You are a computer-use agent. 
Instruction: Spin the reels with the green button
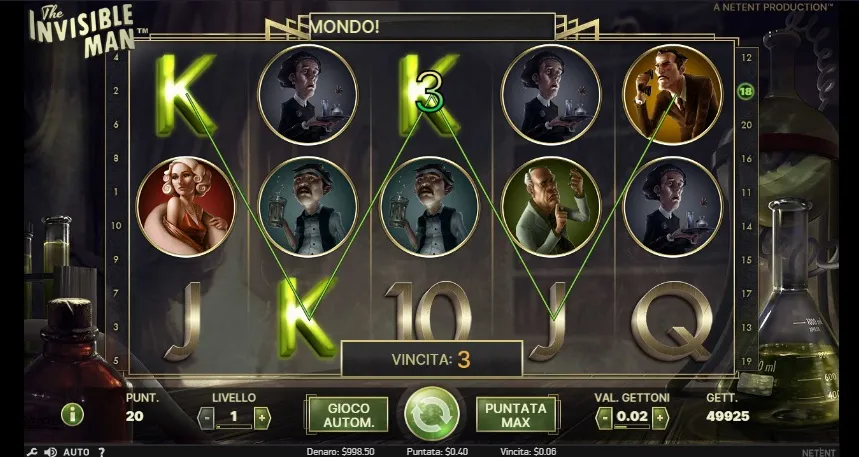(x=430, y=412)
